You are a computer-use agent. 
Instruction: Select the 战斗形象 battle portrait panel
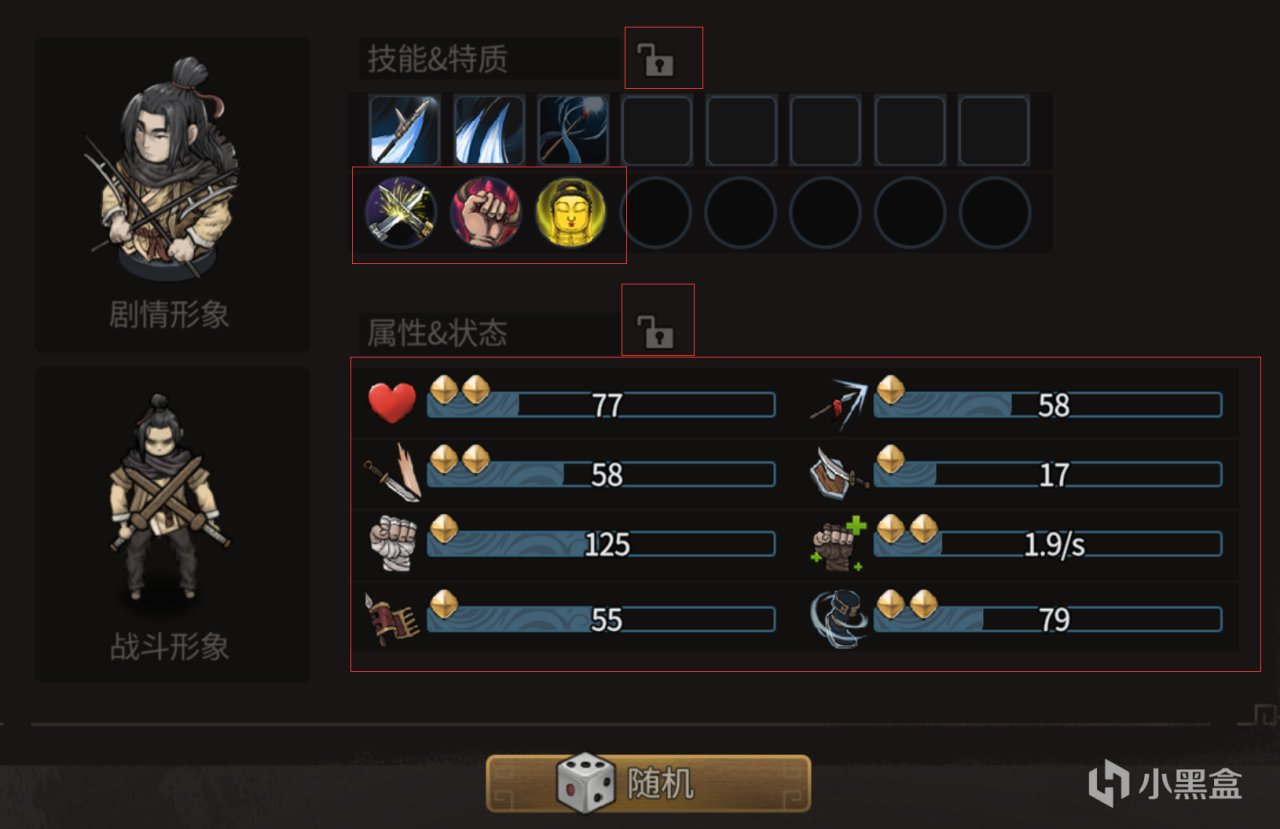(172, 520)
